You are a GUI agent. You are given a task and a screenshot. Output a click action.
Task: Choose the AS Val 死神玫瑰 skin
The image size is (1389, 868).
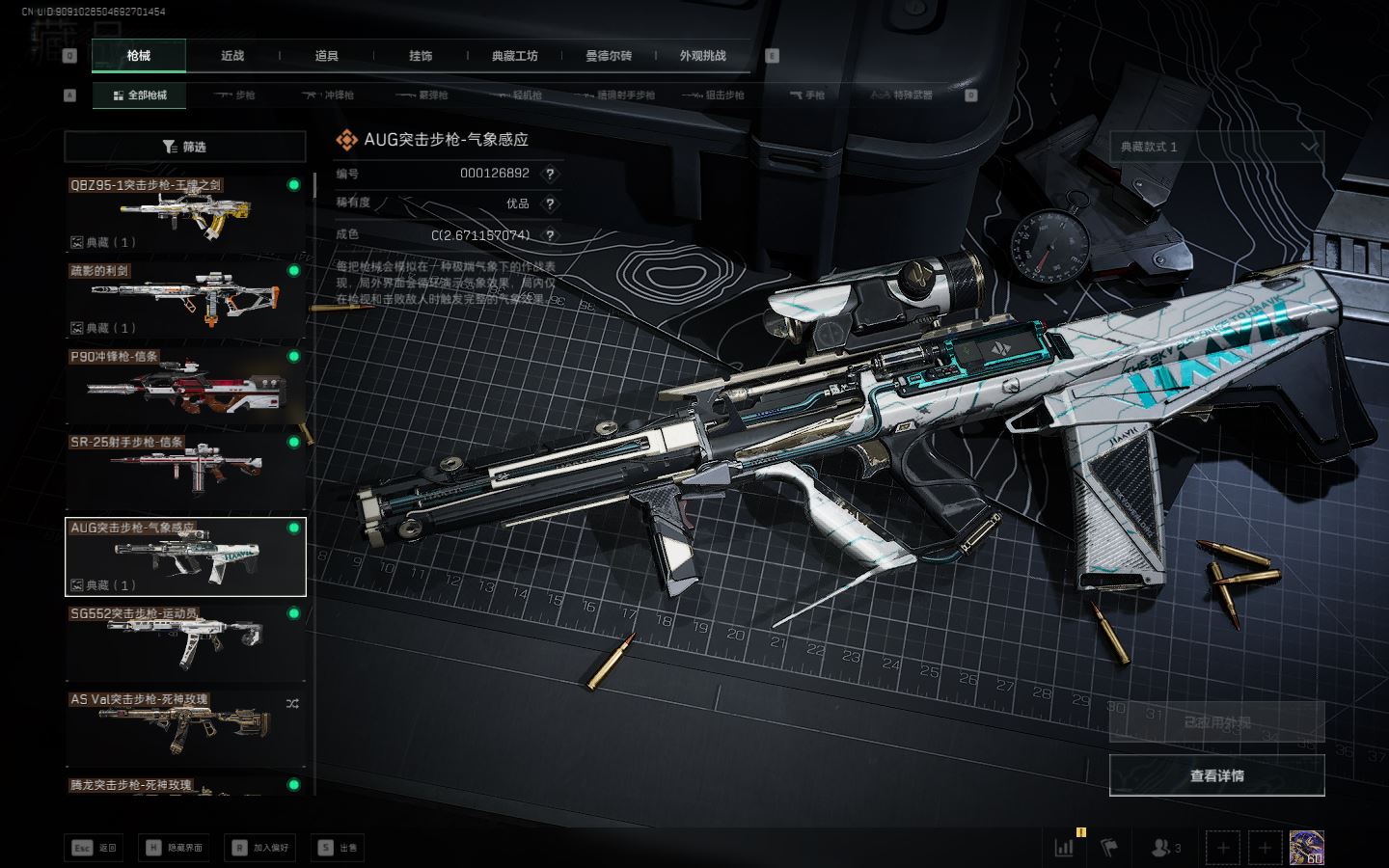coord(185,728)
